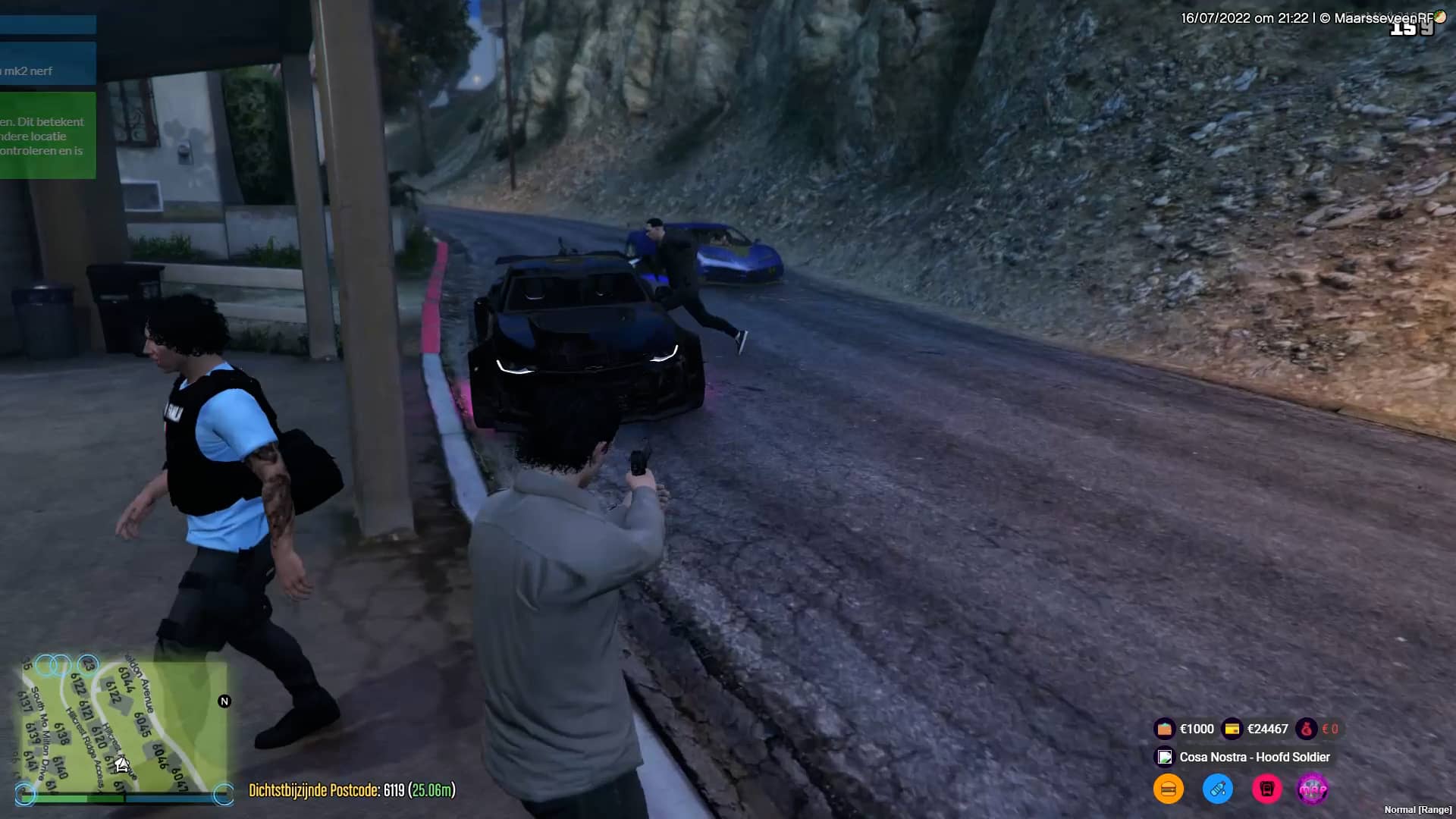Click the blue water bottle thirst icon
Image resolution: width=1456 pixels, height=819 pixels.
(1217, 789)
